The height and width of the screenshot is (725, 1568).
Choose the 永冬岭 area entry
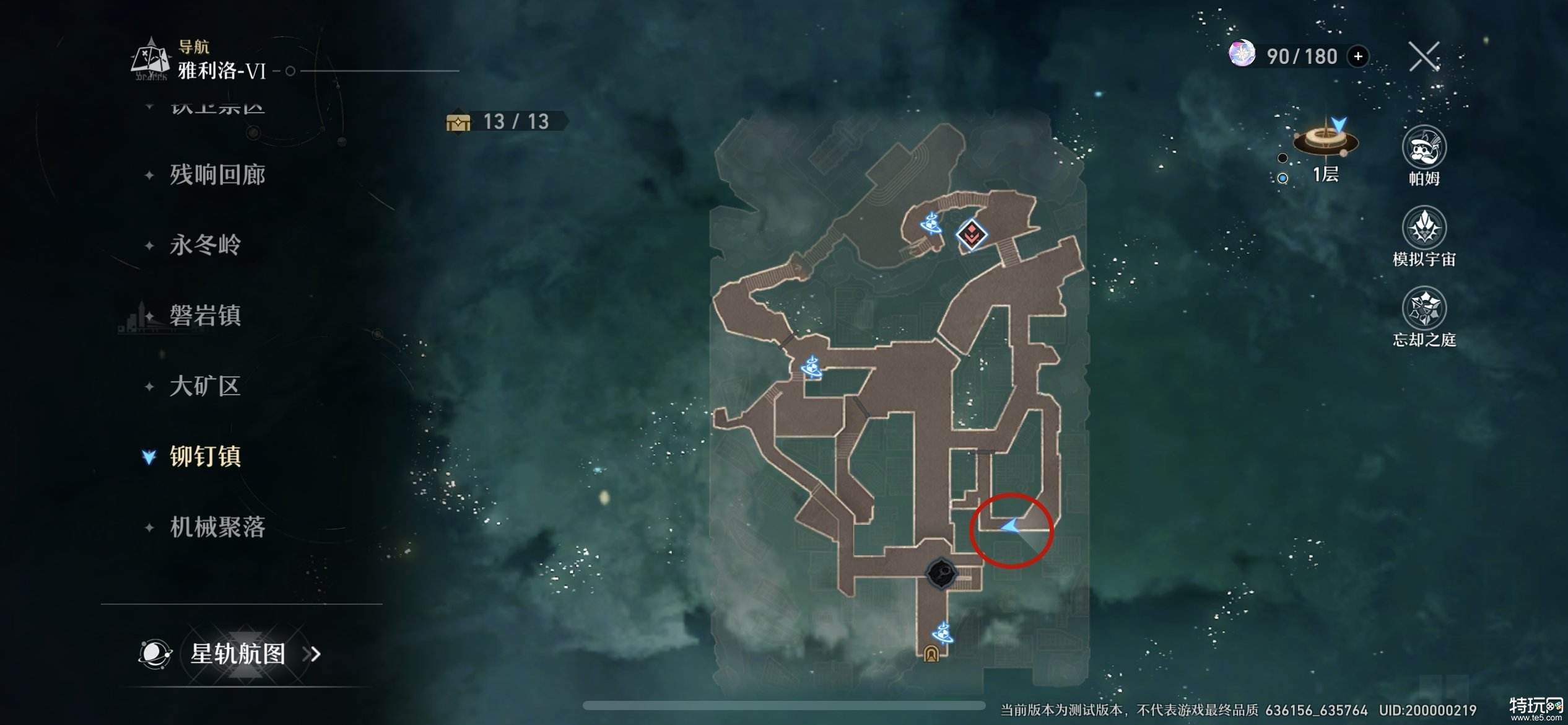(x=205, y=245)
